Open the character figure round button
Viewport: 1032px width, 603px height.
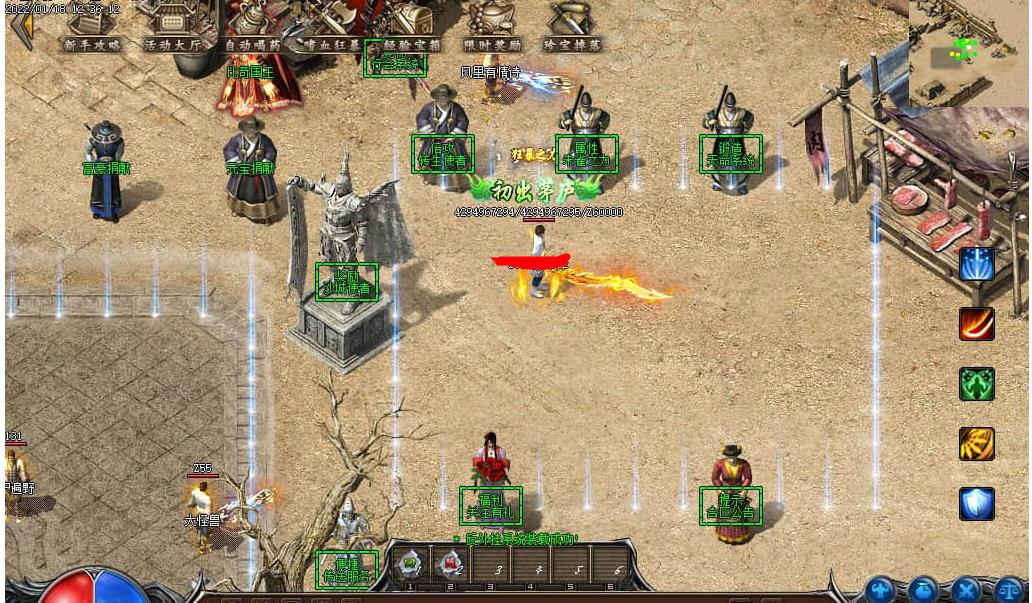tap(881, 590)
